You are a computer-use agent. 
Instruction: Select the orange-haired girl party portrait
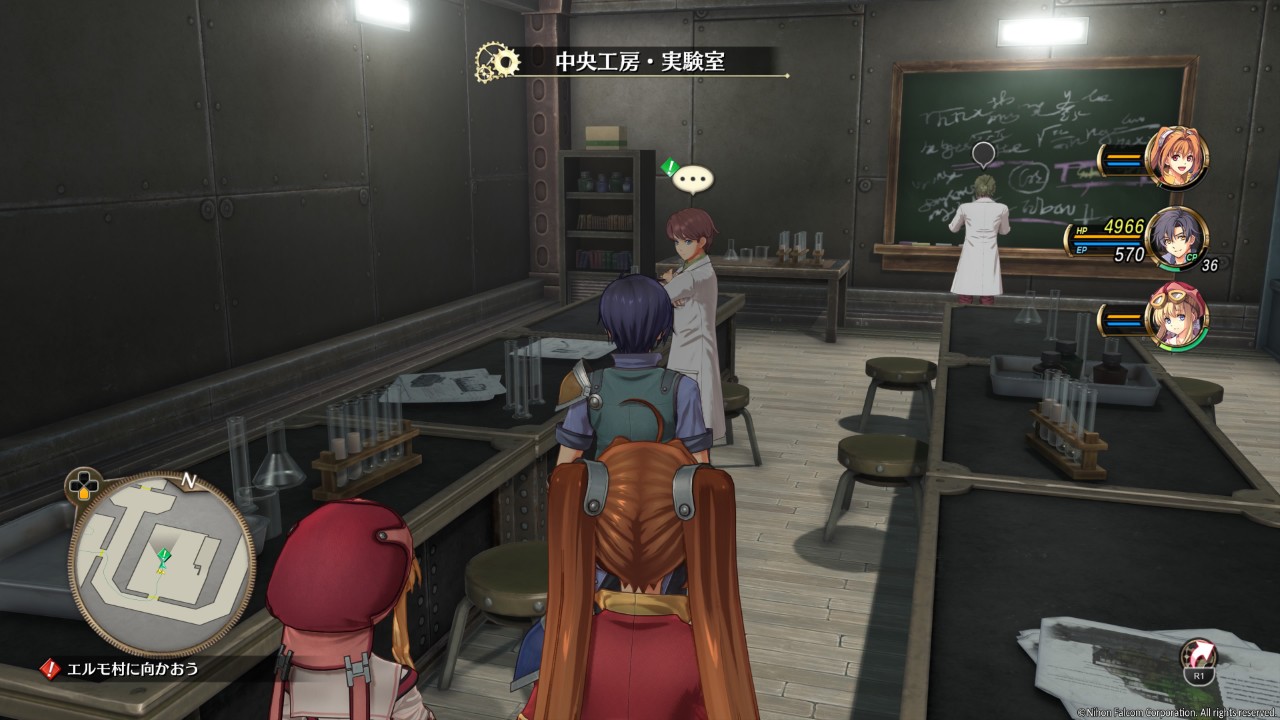(1176, 158)
